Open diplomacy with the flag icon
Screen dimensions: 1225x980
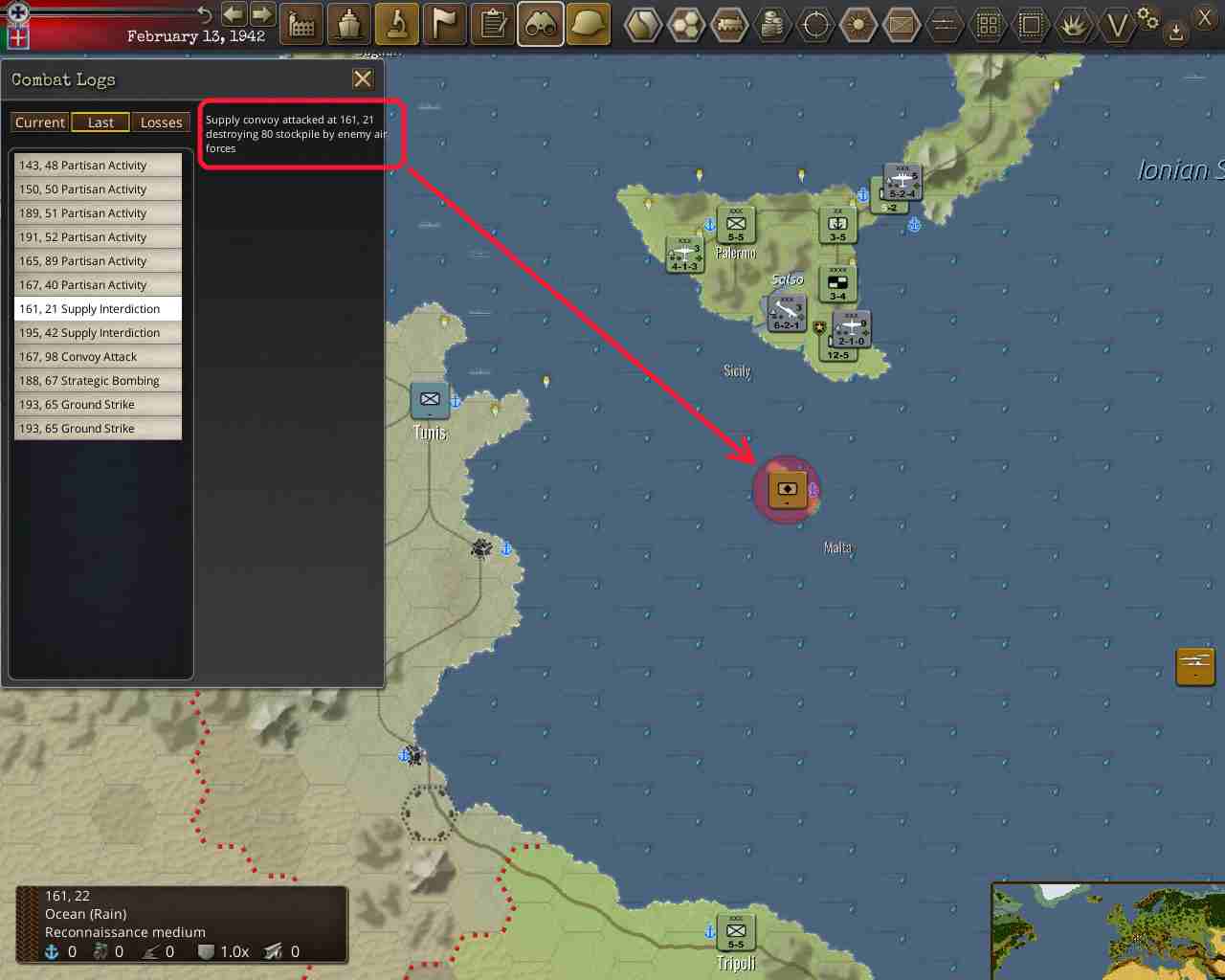tap(444, 25)
